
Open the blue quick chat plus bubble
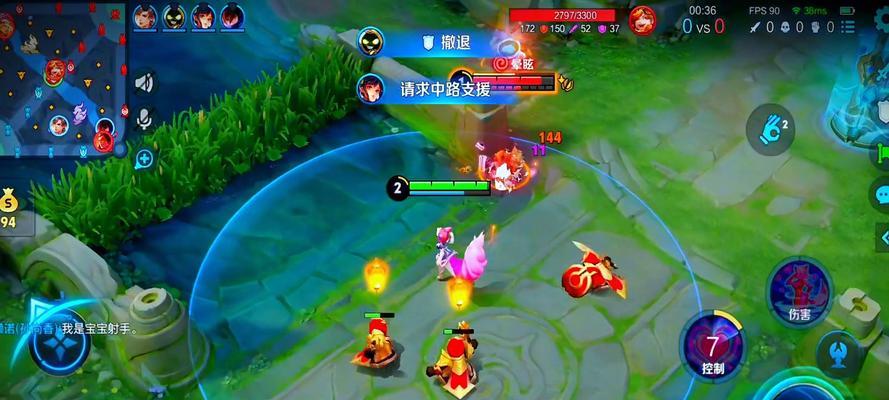tap(145, 158)
